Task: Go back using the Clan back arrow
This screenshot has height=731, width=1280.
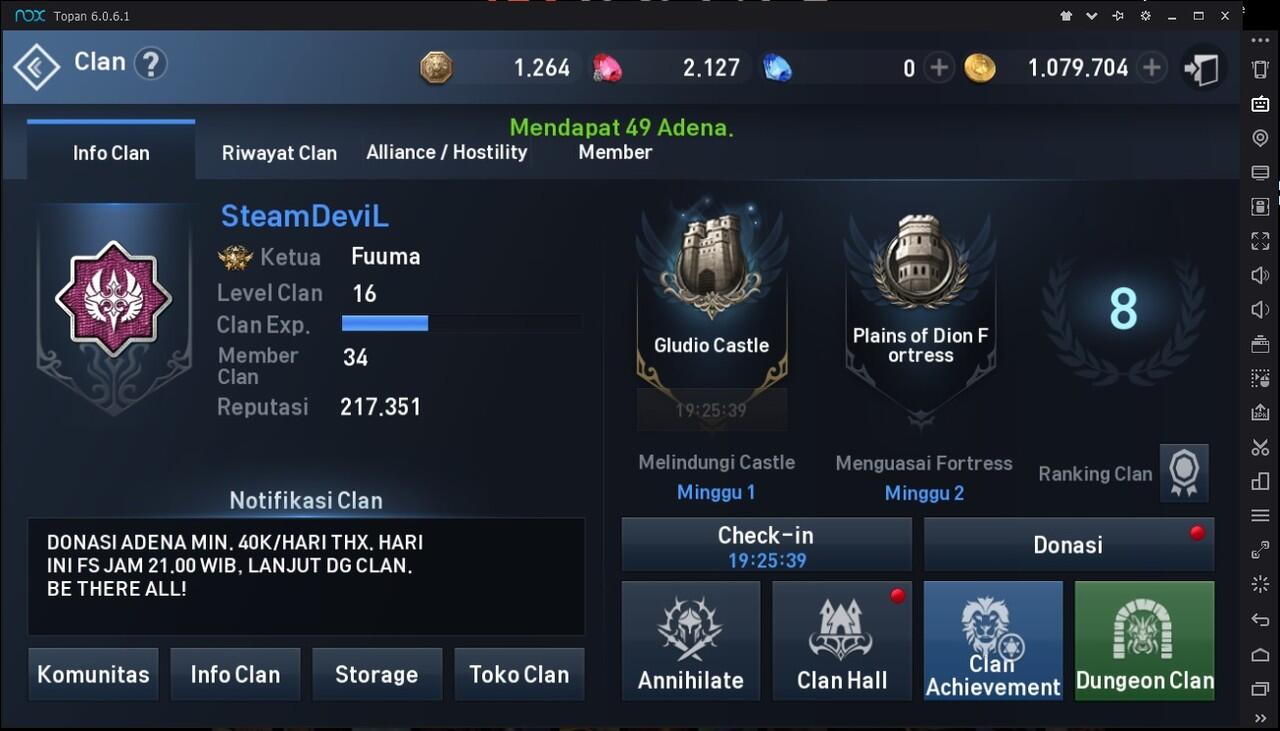Action: tap(37, 67)
